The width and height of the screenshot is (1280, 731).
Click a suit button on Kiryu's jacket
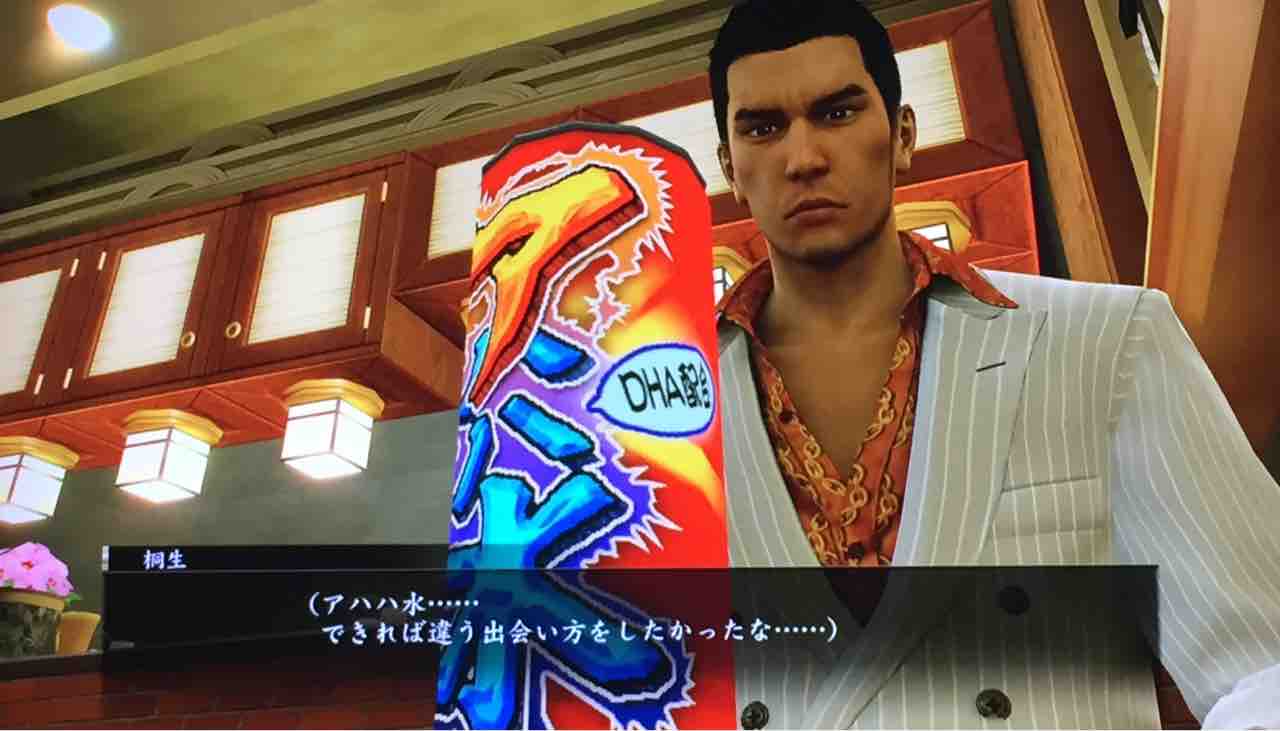point(1010,600)
